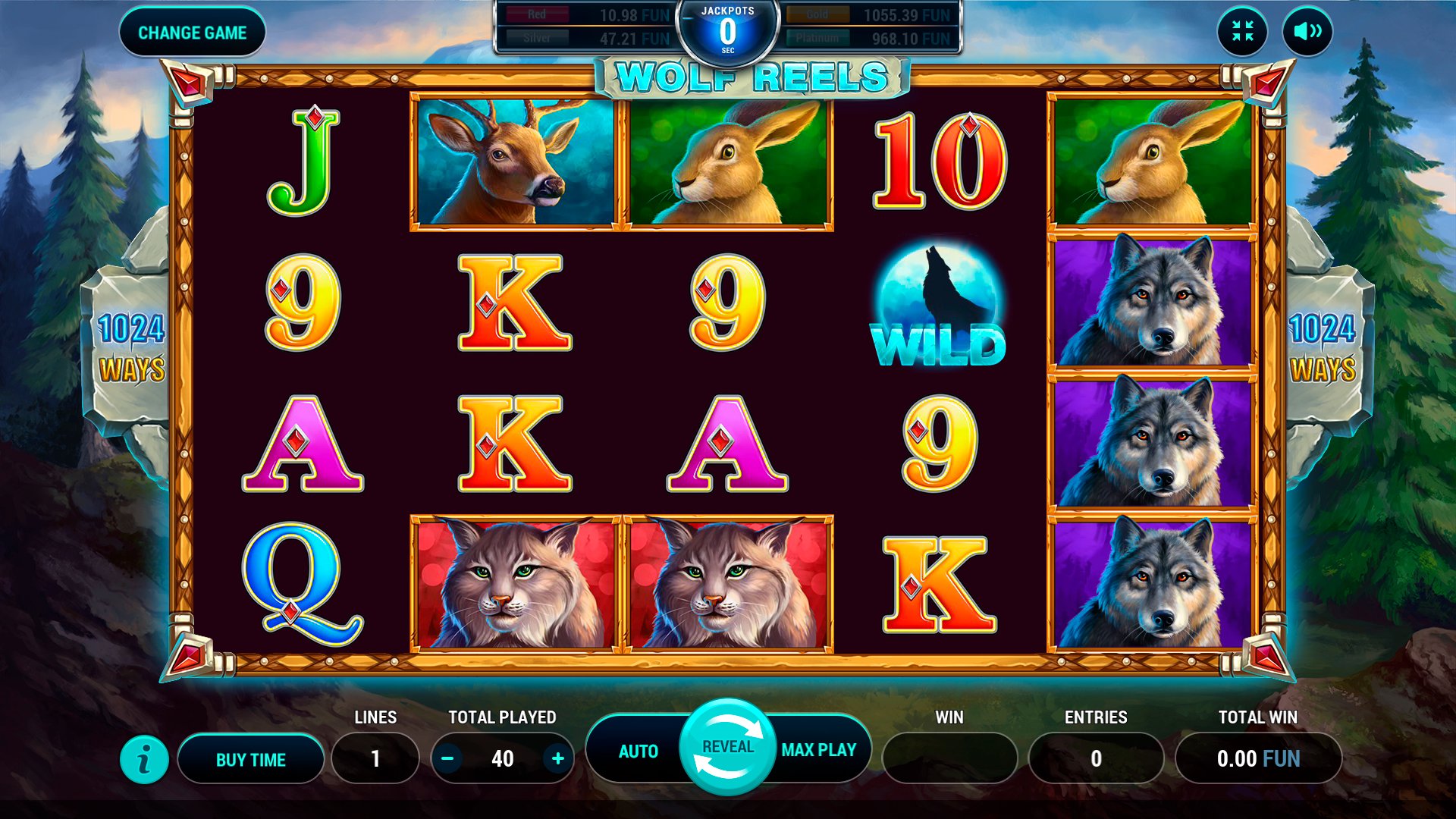Increase total played with plus button

tap(558, 758)
